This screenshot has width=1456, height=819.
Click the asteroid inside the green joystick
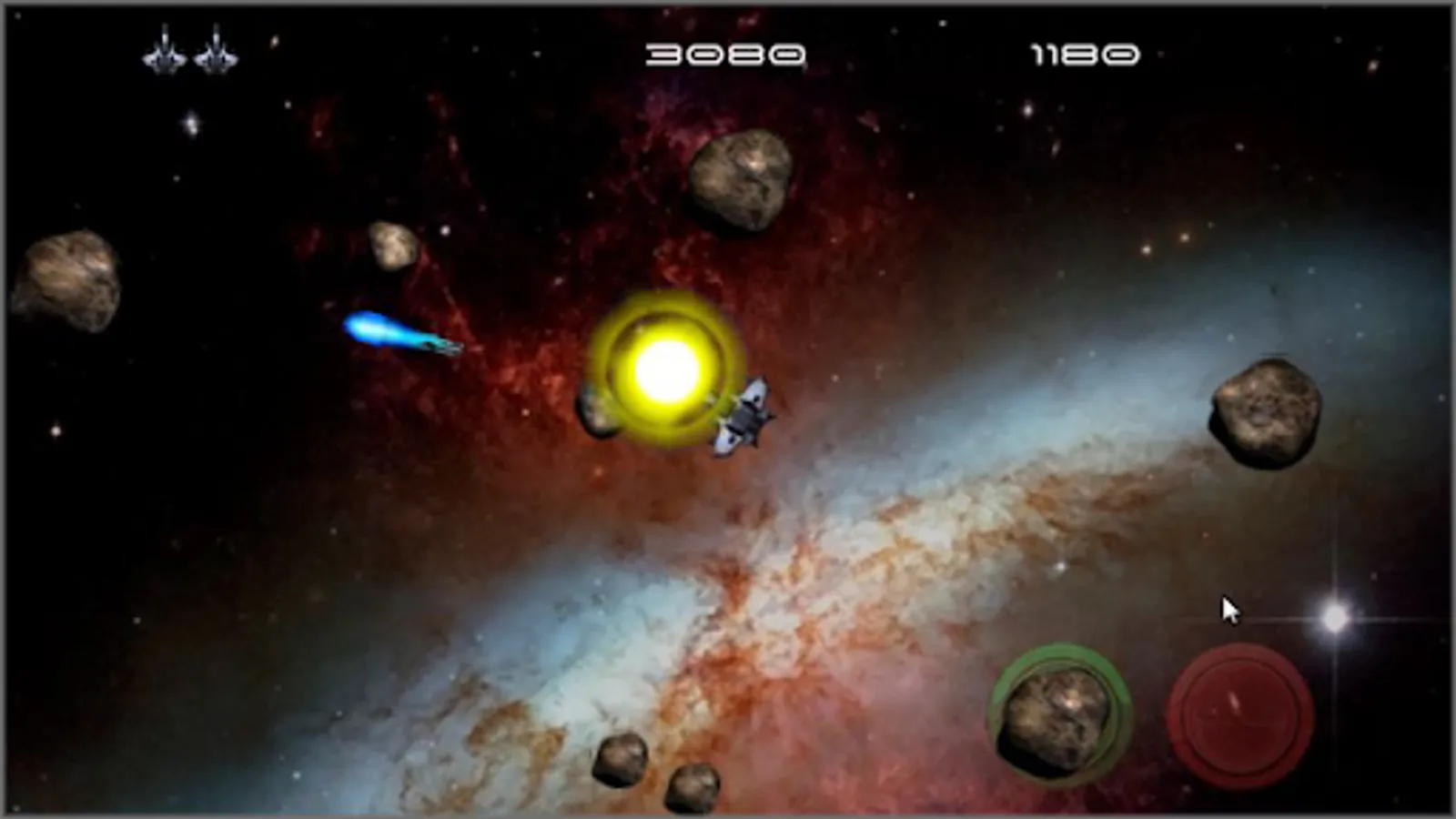1058,716
